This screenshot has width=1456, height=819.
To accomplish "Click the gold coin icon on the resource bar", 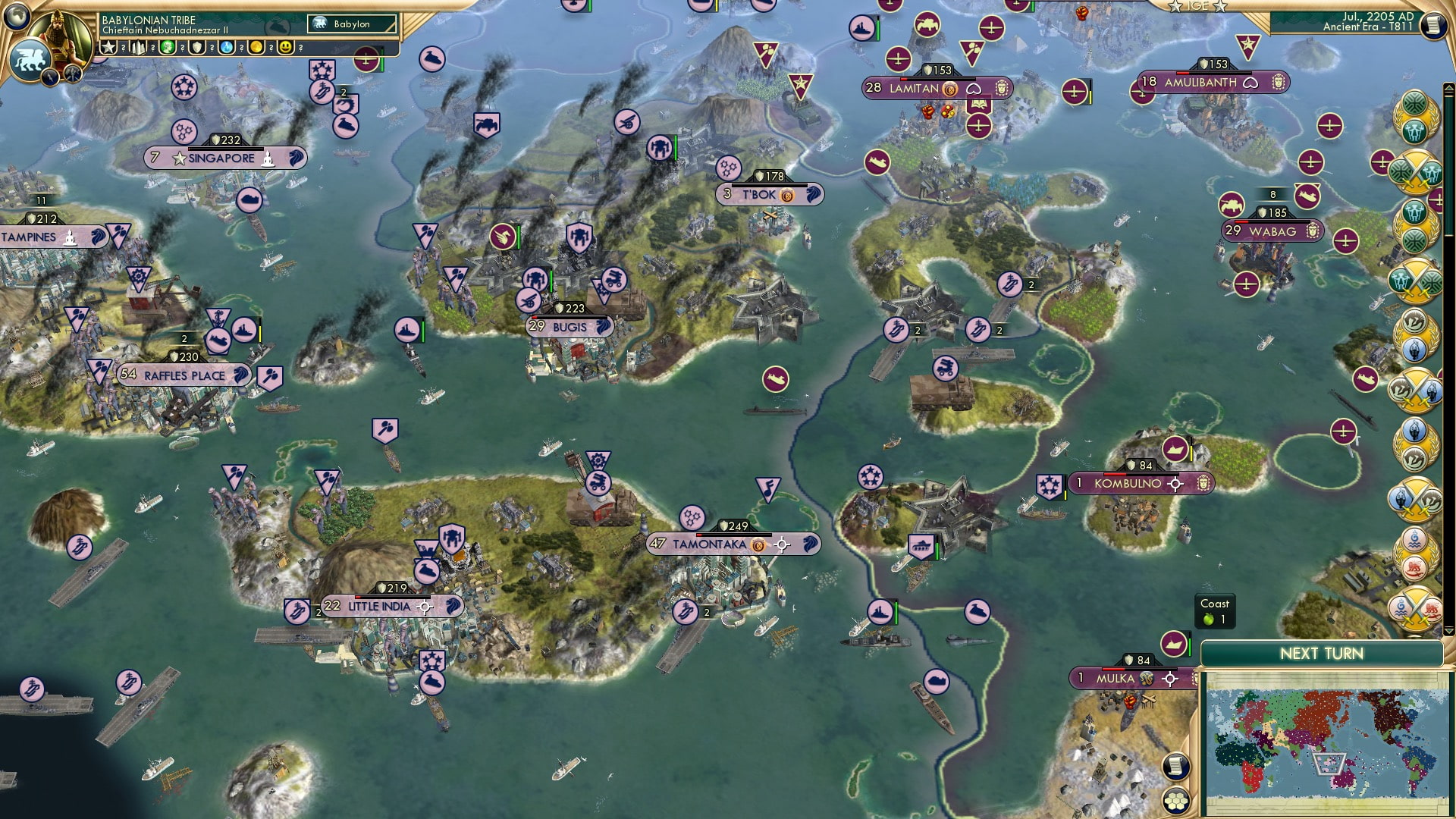I will point(257,45).
